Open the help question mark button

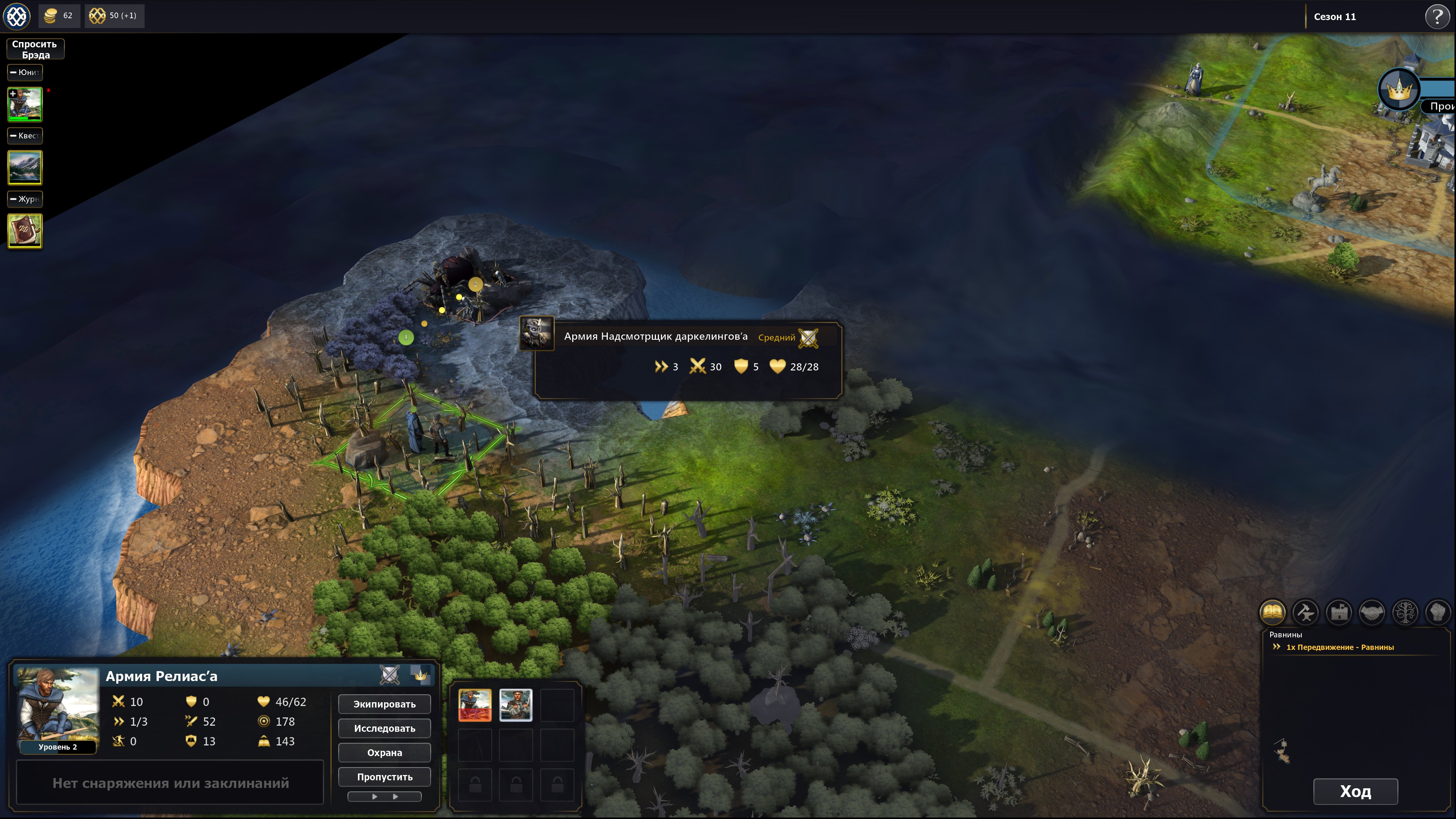click(x=1437, y=16)
